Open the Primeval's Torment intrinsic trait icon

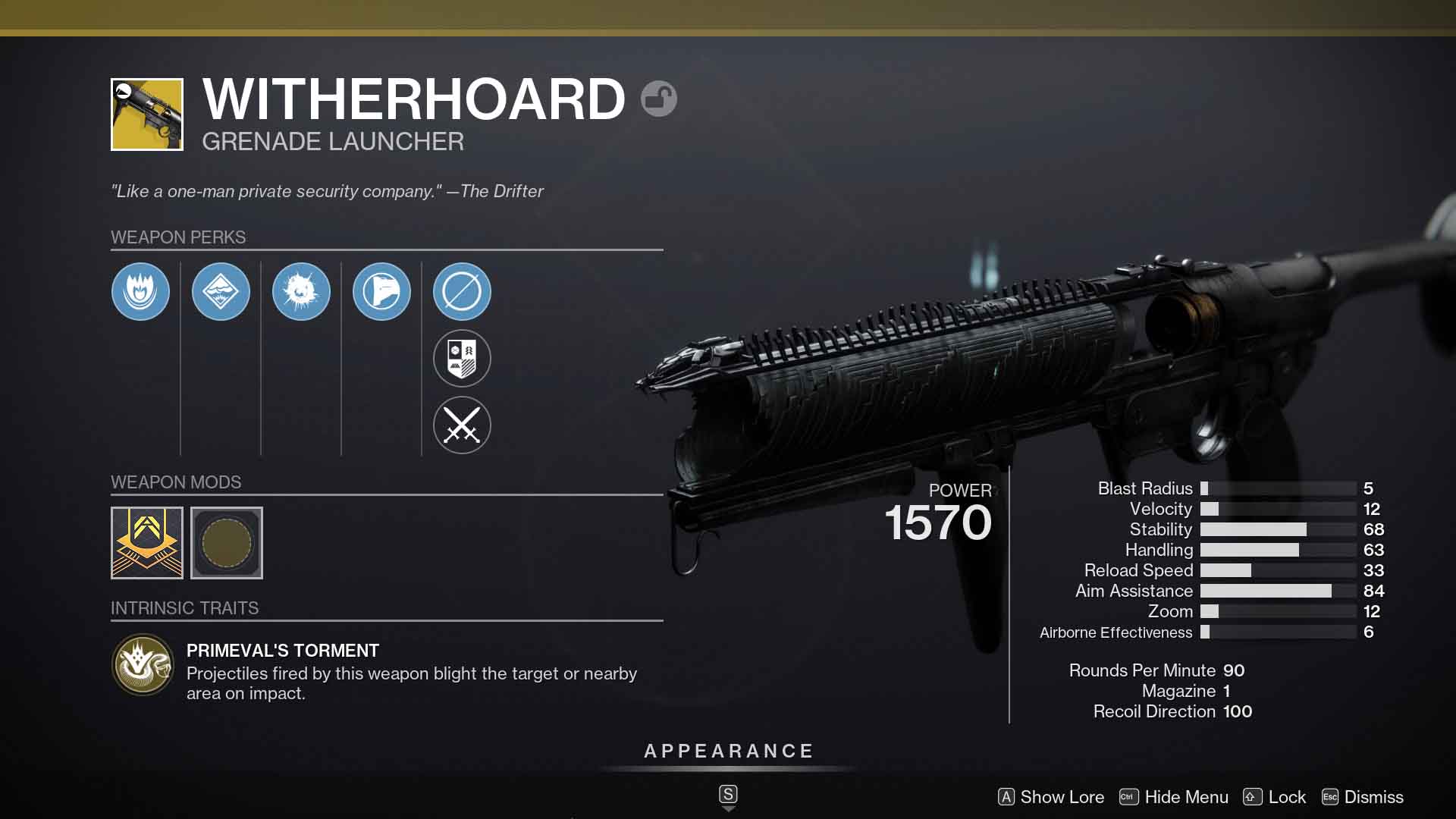point(143,664)
